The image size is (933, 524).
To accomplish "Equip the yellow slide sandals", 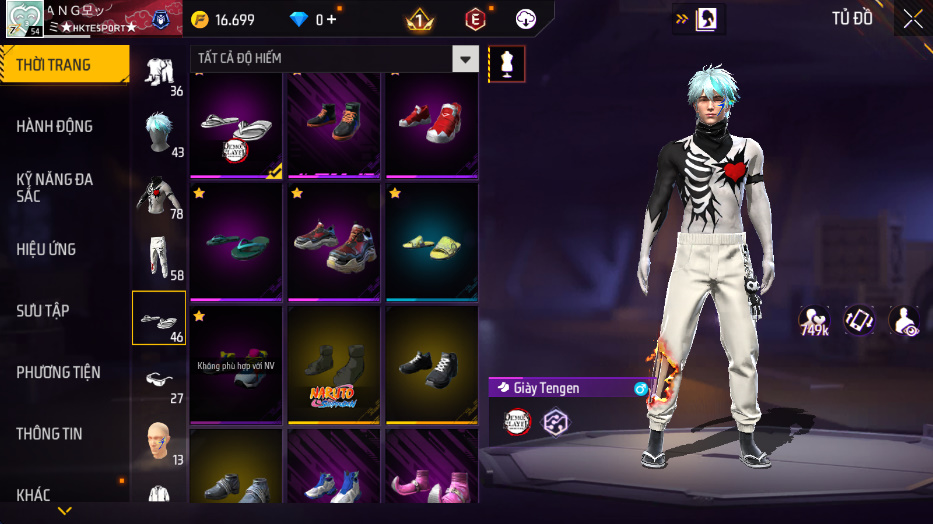I will pyautogui.click(x=431, y=243).
